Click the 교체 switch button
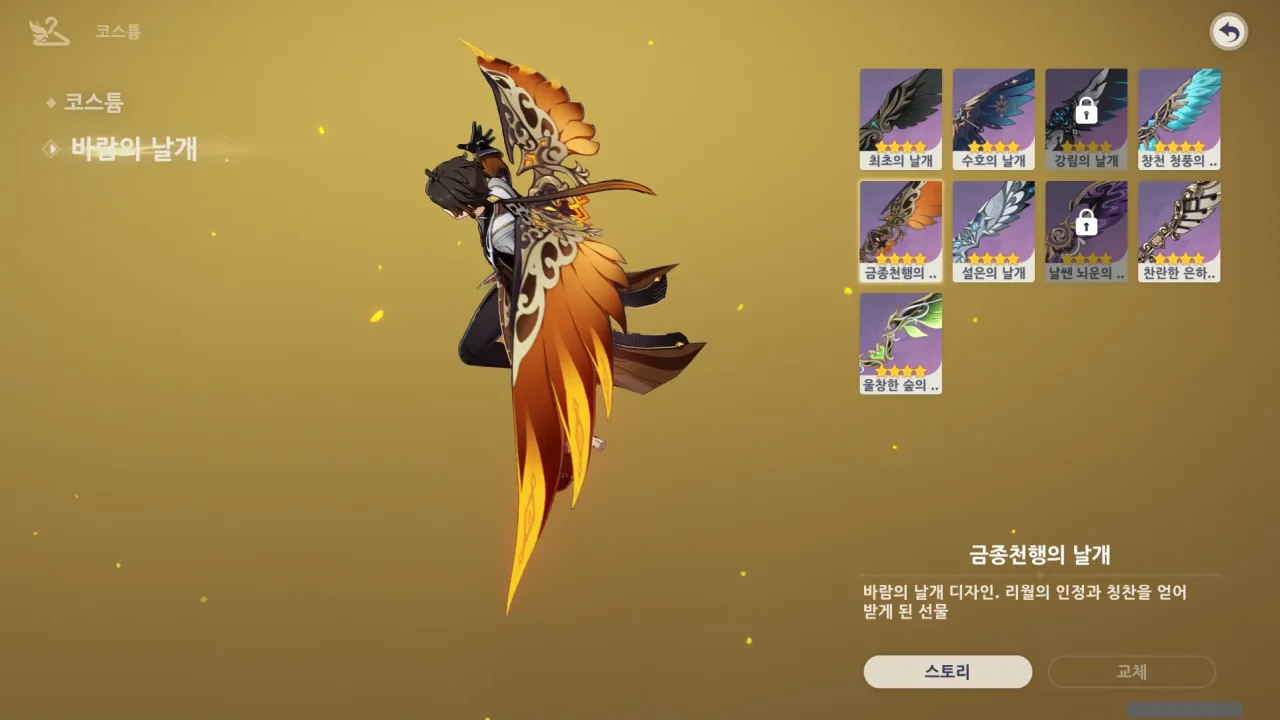 [x=1131, y=672]
